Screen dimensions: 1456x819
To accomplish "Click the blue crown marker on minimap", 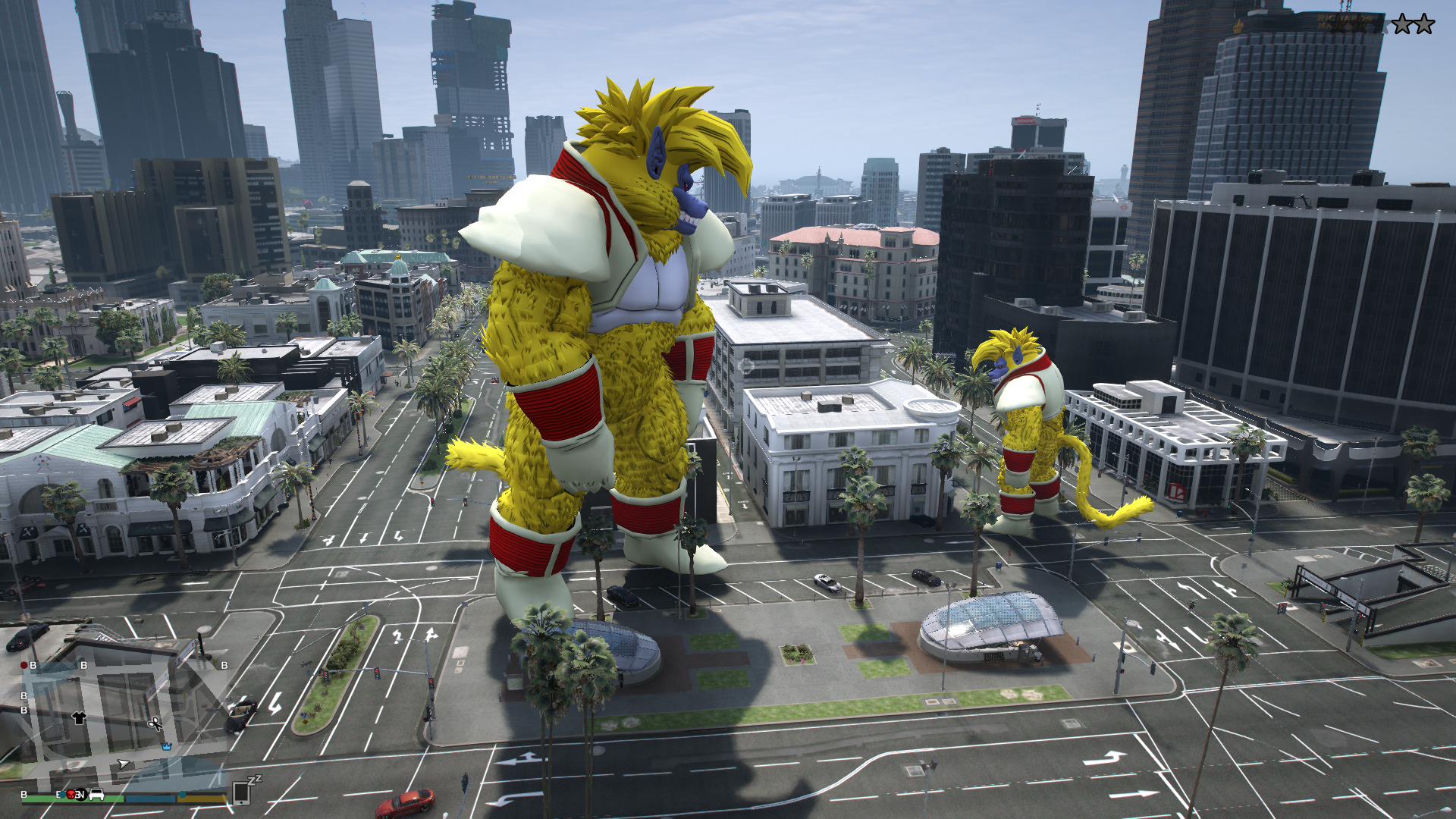I will (166, 746).
